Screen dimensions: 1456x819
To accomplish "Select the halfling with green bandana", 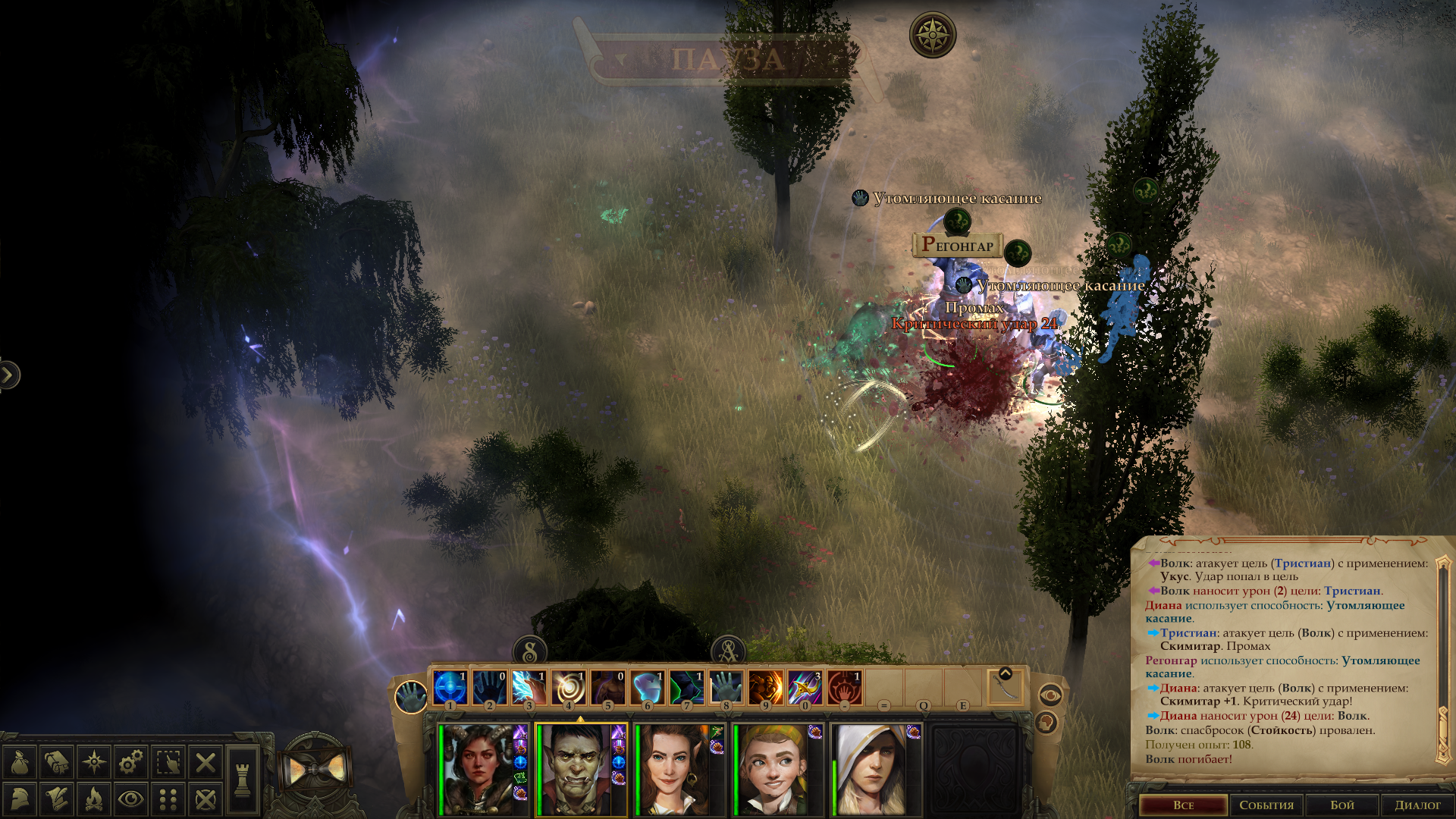I will (773, 770).
